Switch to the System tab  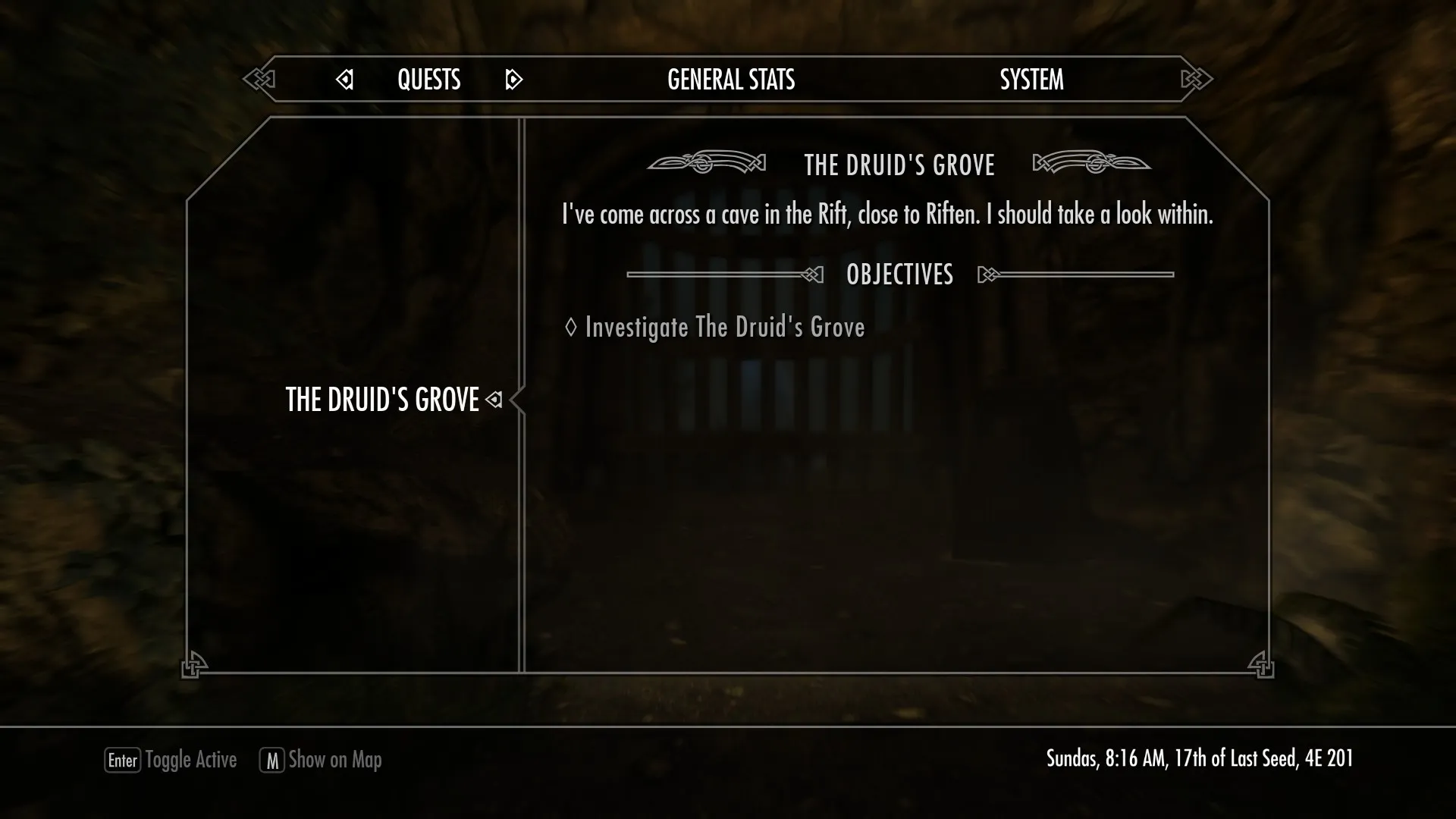coord(1031,80)
